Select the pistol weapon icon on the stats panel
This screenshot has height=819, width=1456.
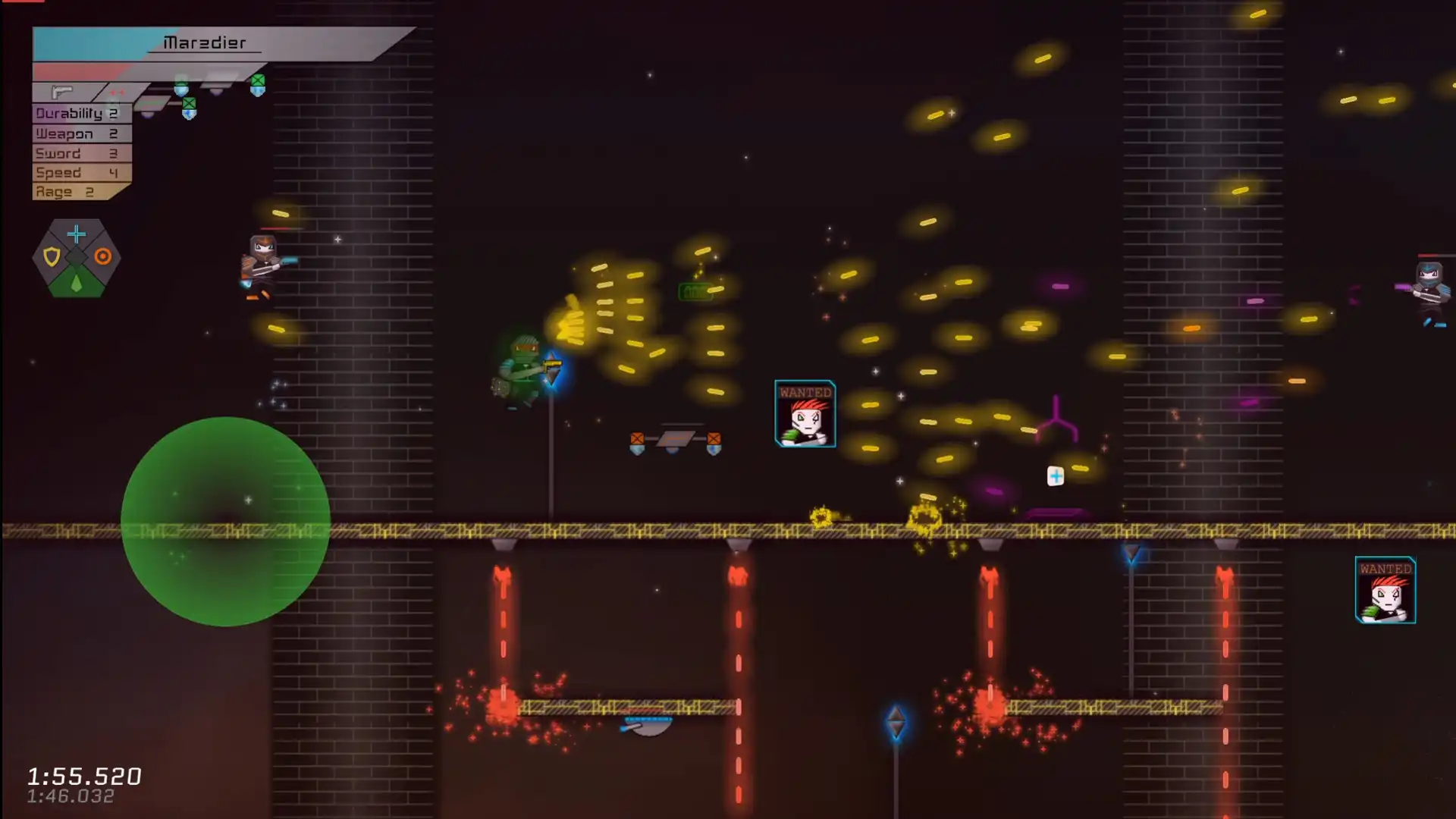coord(62,92)
